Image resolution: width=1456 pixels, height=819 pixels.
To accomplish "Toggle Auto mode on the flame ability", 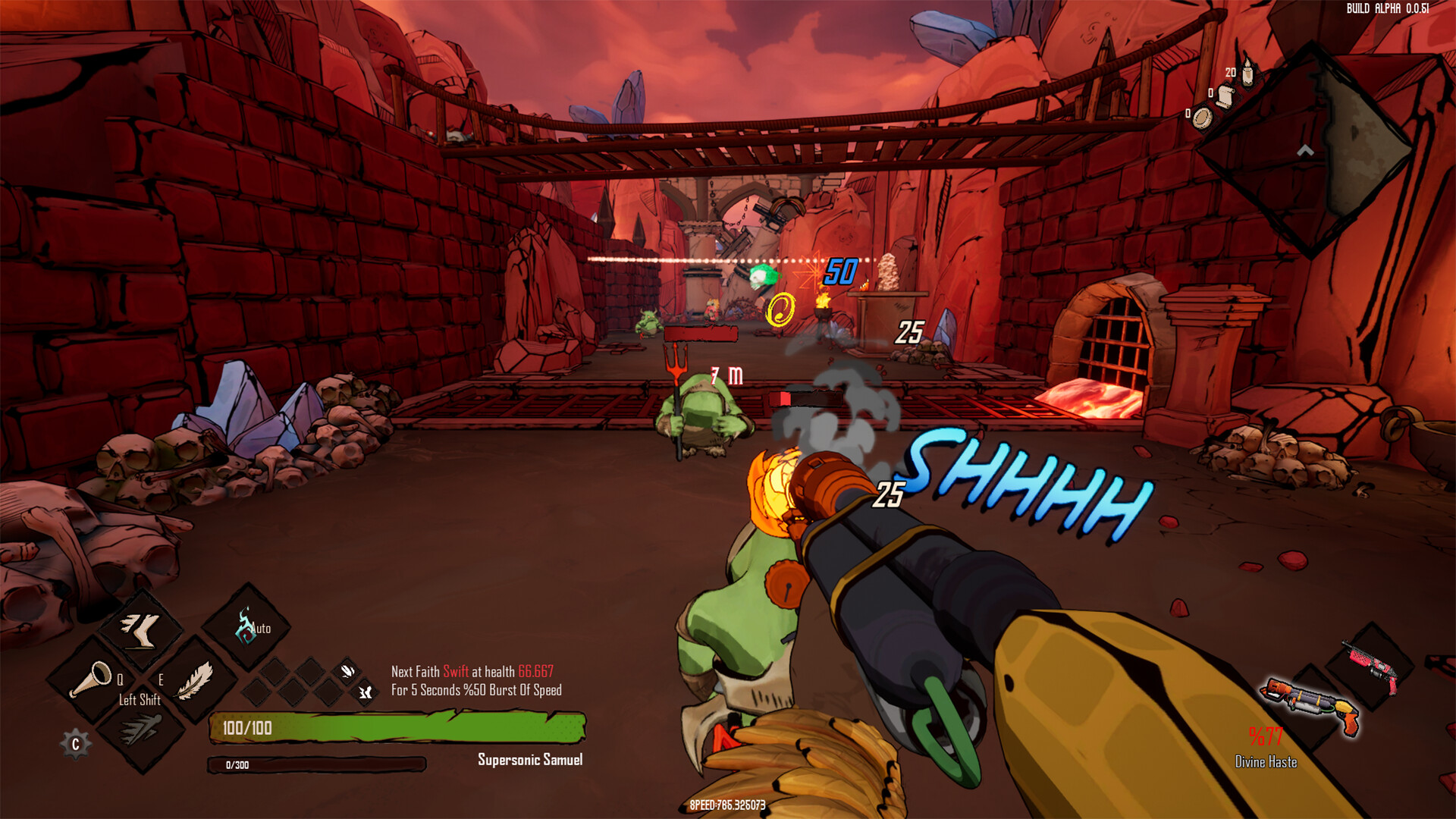I will (x=260, y=628).
